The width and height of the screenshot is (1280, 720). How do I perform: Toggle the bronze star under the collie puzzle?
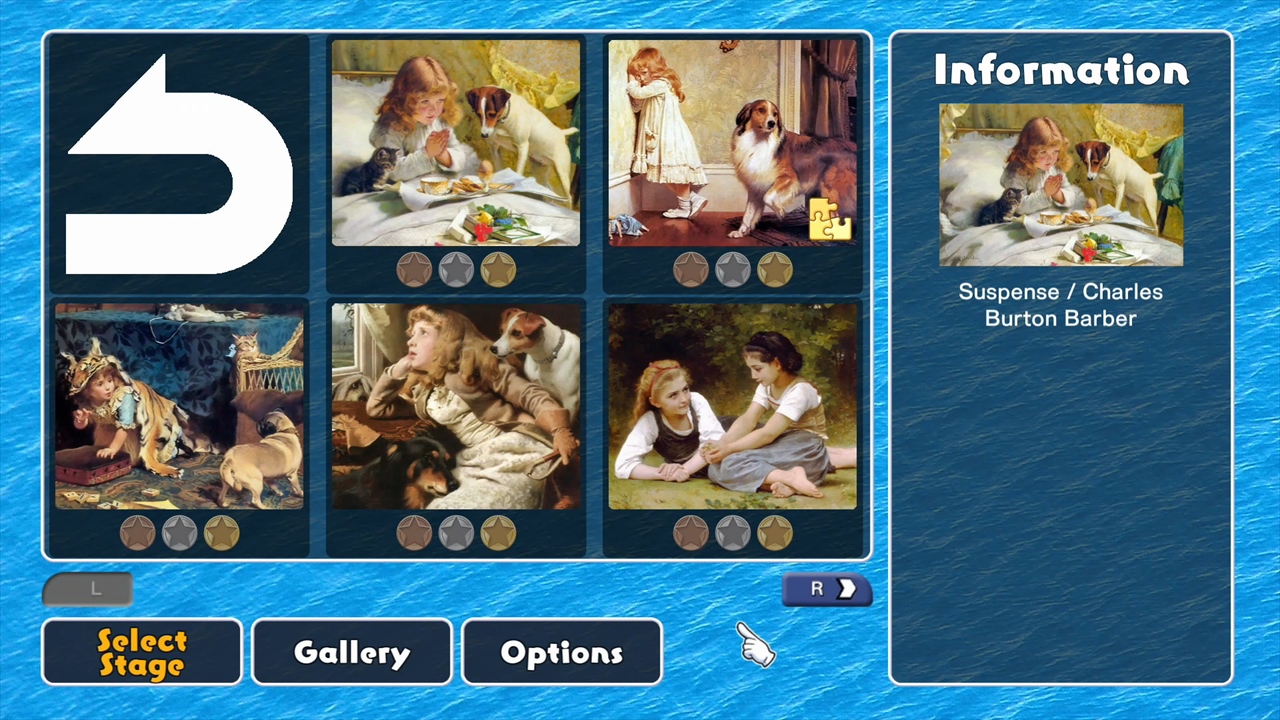691,268
